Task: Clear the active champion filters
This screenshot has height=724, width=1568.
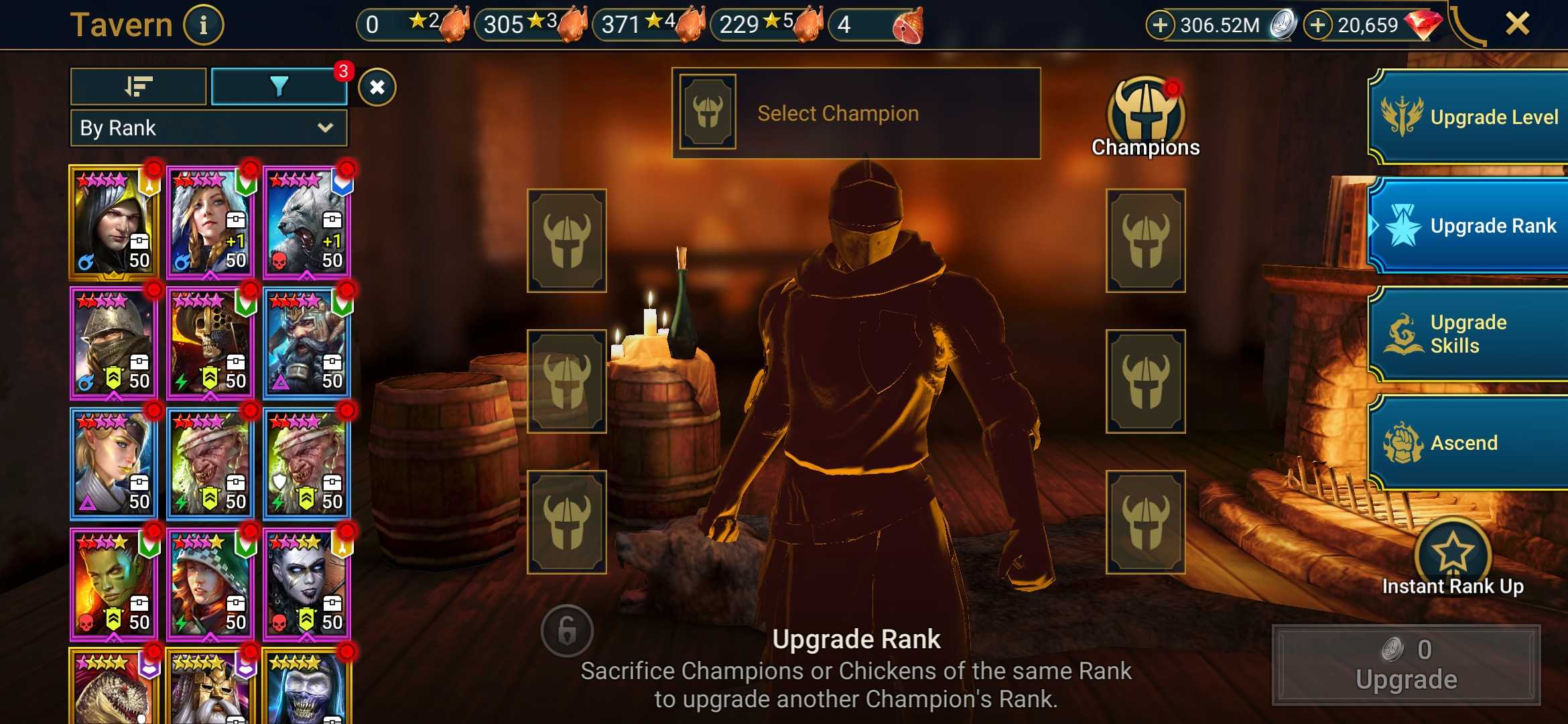Action: 377,87
